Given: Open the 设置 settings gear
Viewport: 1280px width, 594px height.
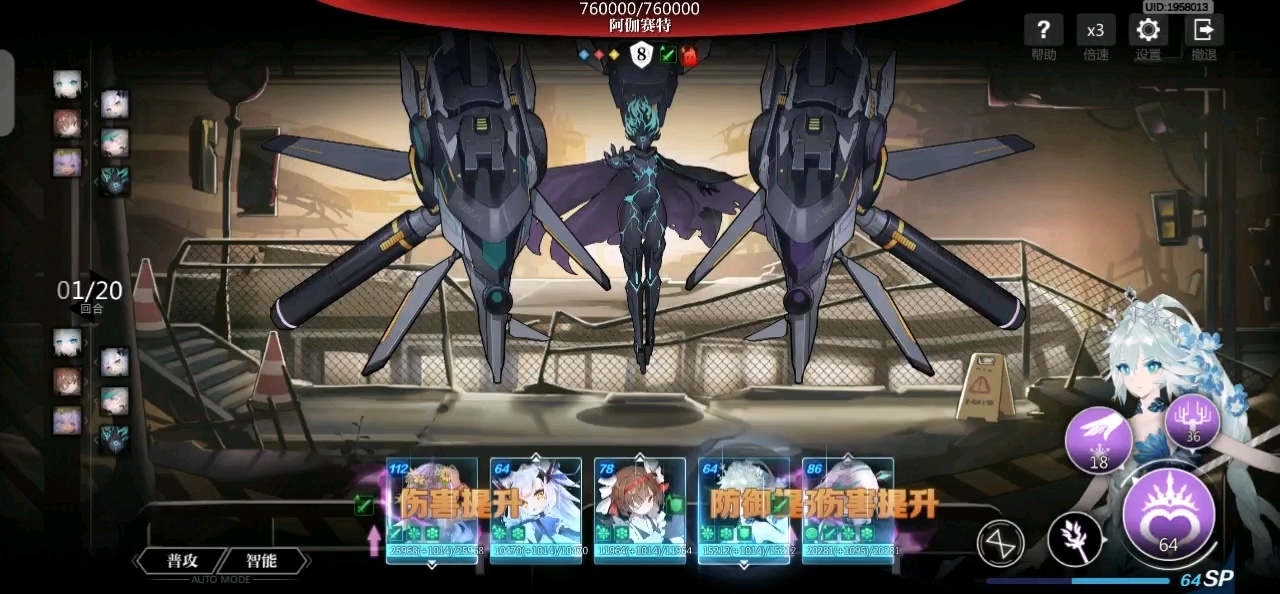Looking at the screenshot, I should [1148, 30].
